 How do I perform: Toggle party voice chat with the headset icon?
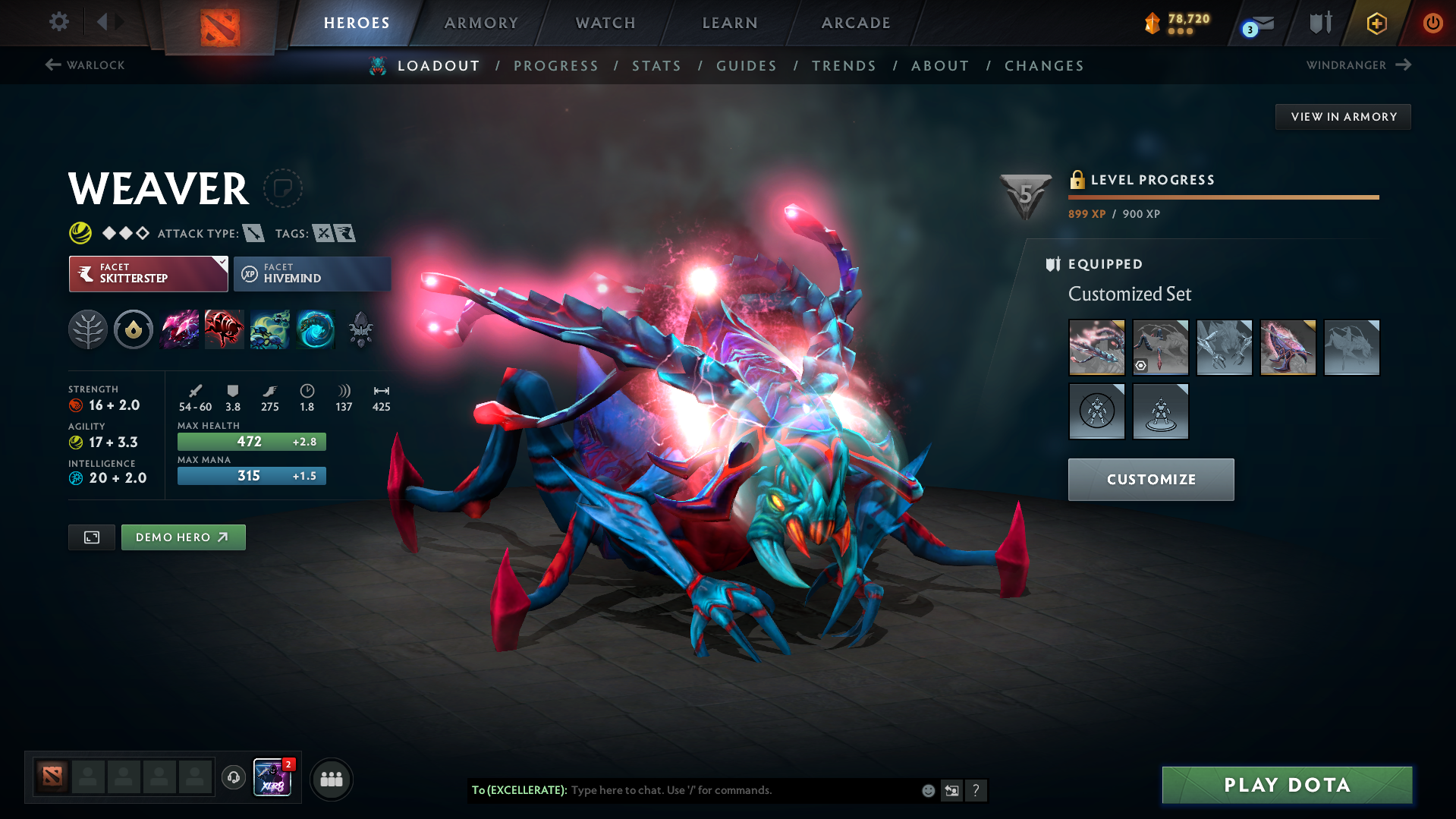tap(233, 778)
